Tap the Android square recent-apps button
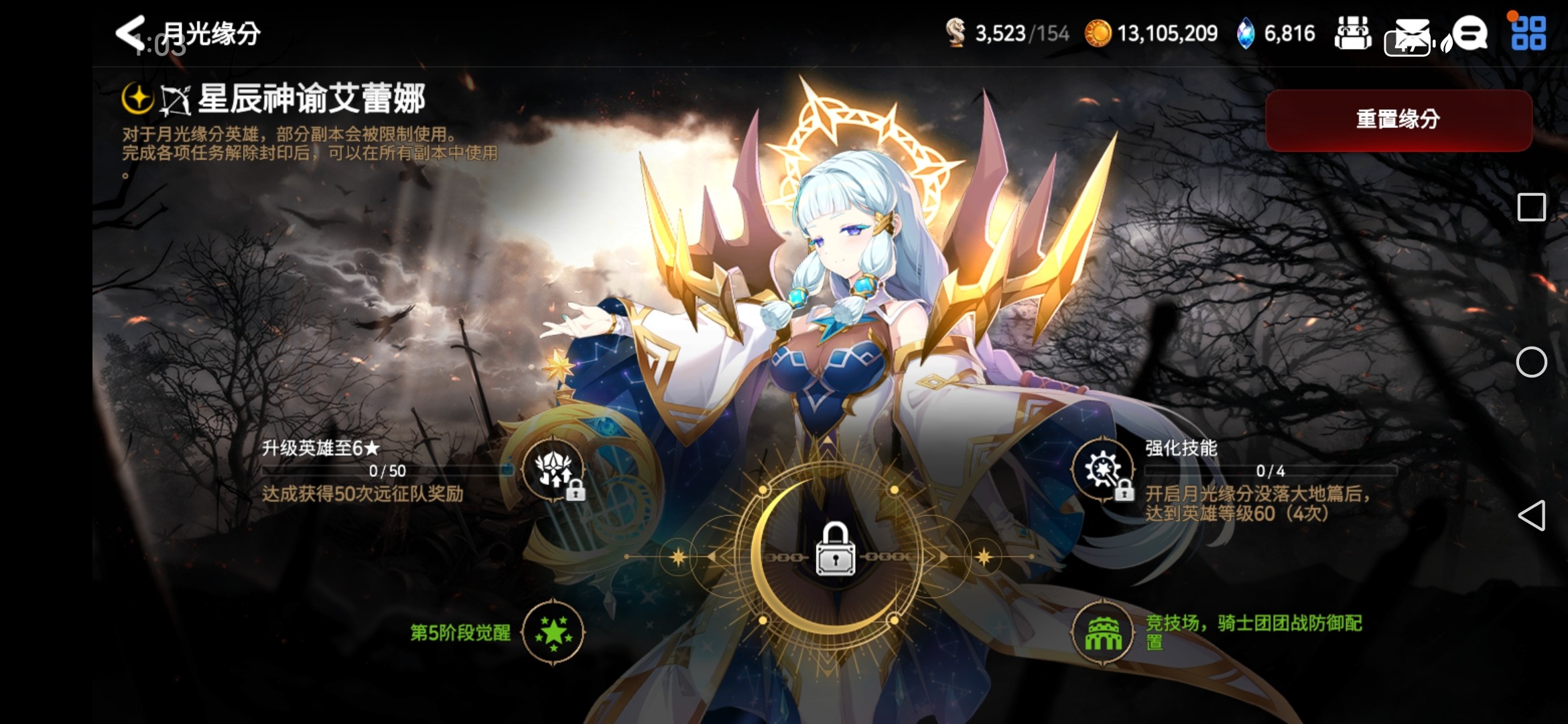Image resolution: width=1568 pixels, height=724 pixels. [x=1531, y=207]
